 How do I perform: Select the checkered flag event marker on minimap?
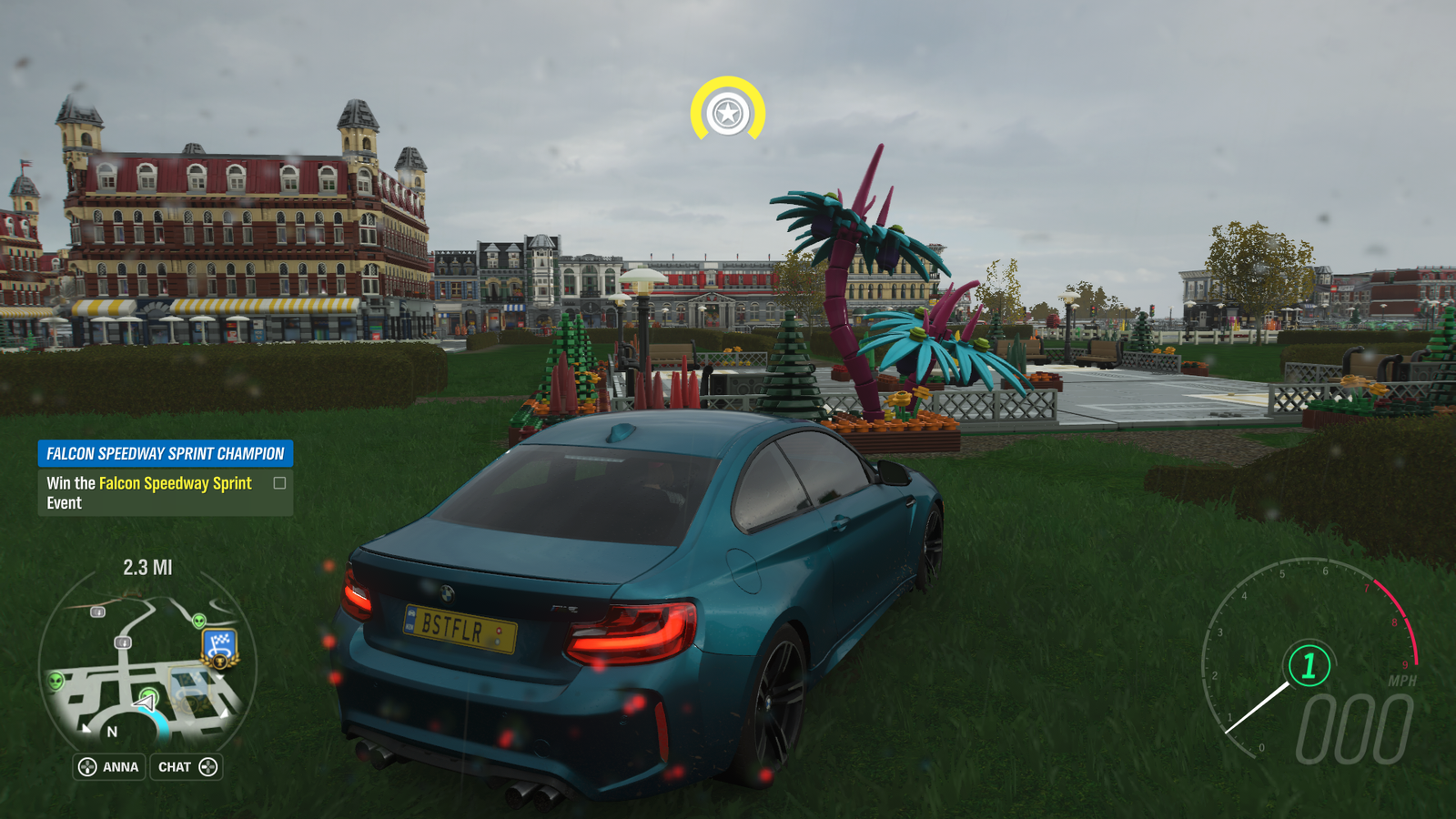219,647
